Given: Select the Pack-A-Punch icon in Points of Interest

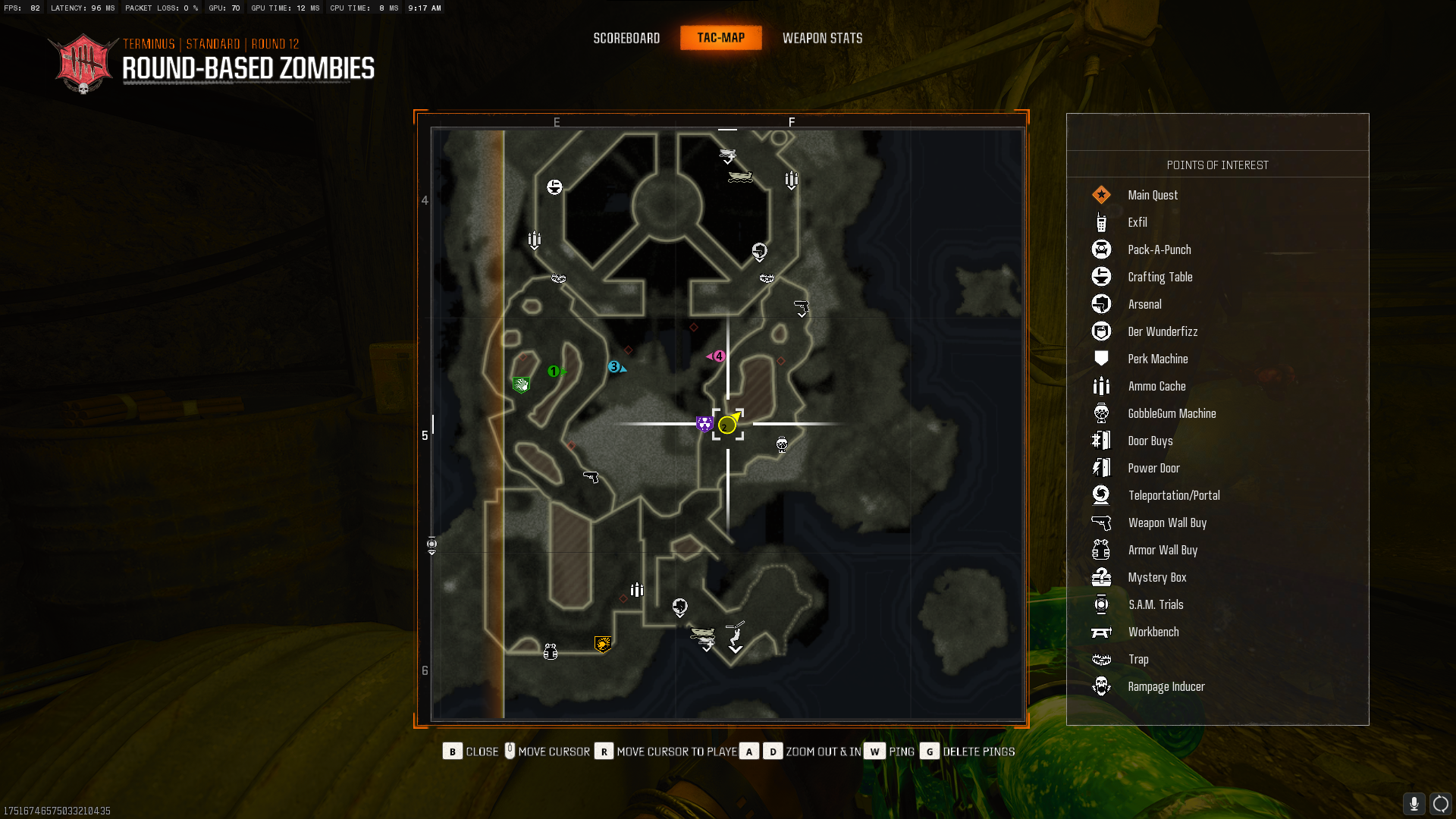Looking at the screenshot, I should click(x=1101, y=249).
